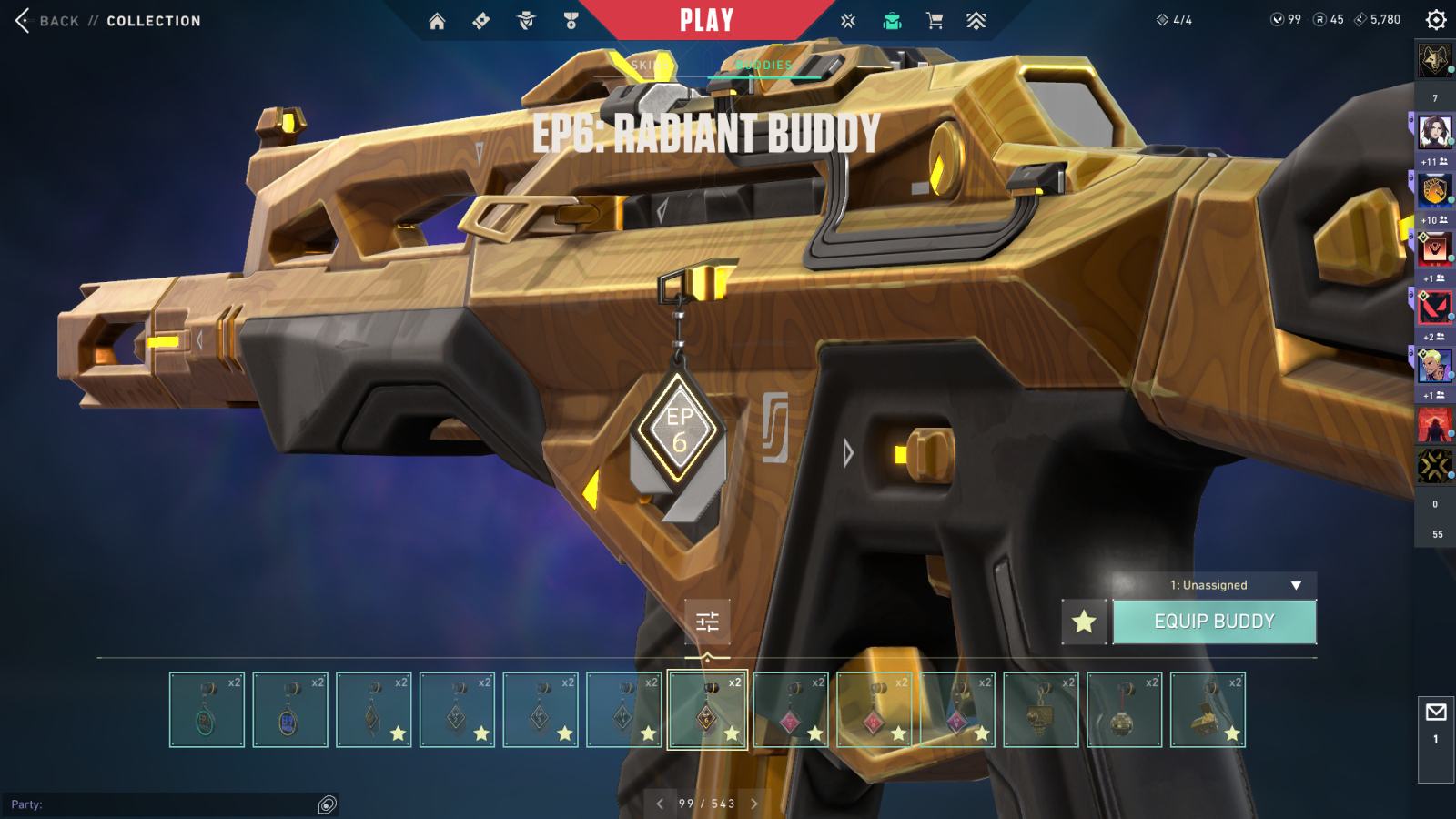
Task: Select the Battlepass ticket icon
Action: coord(480,20)
